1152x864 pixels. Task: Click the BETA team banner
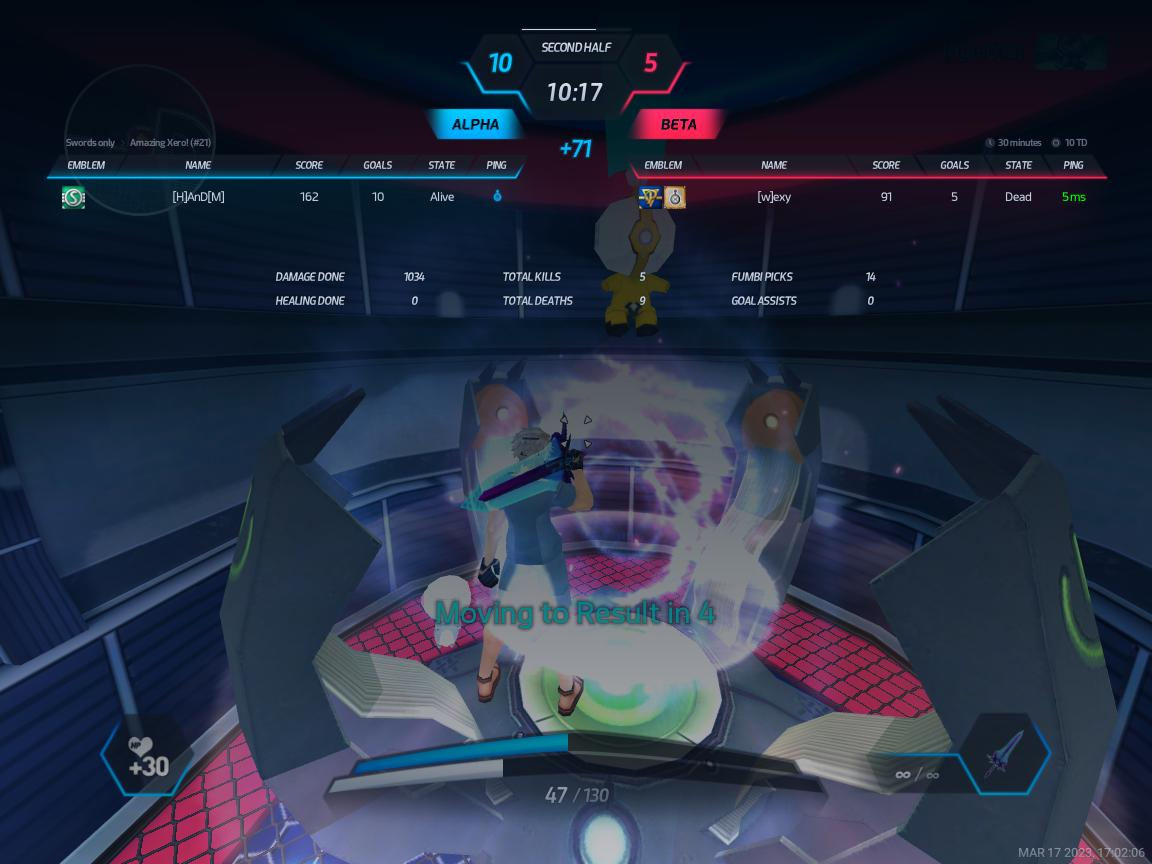click(678, 125)
